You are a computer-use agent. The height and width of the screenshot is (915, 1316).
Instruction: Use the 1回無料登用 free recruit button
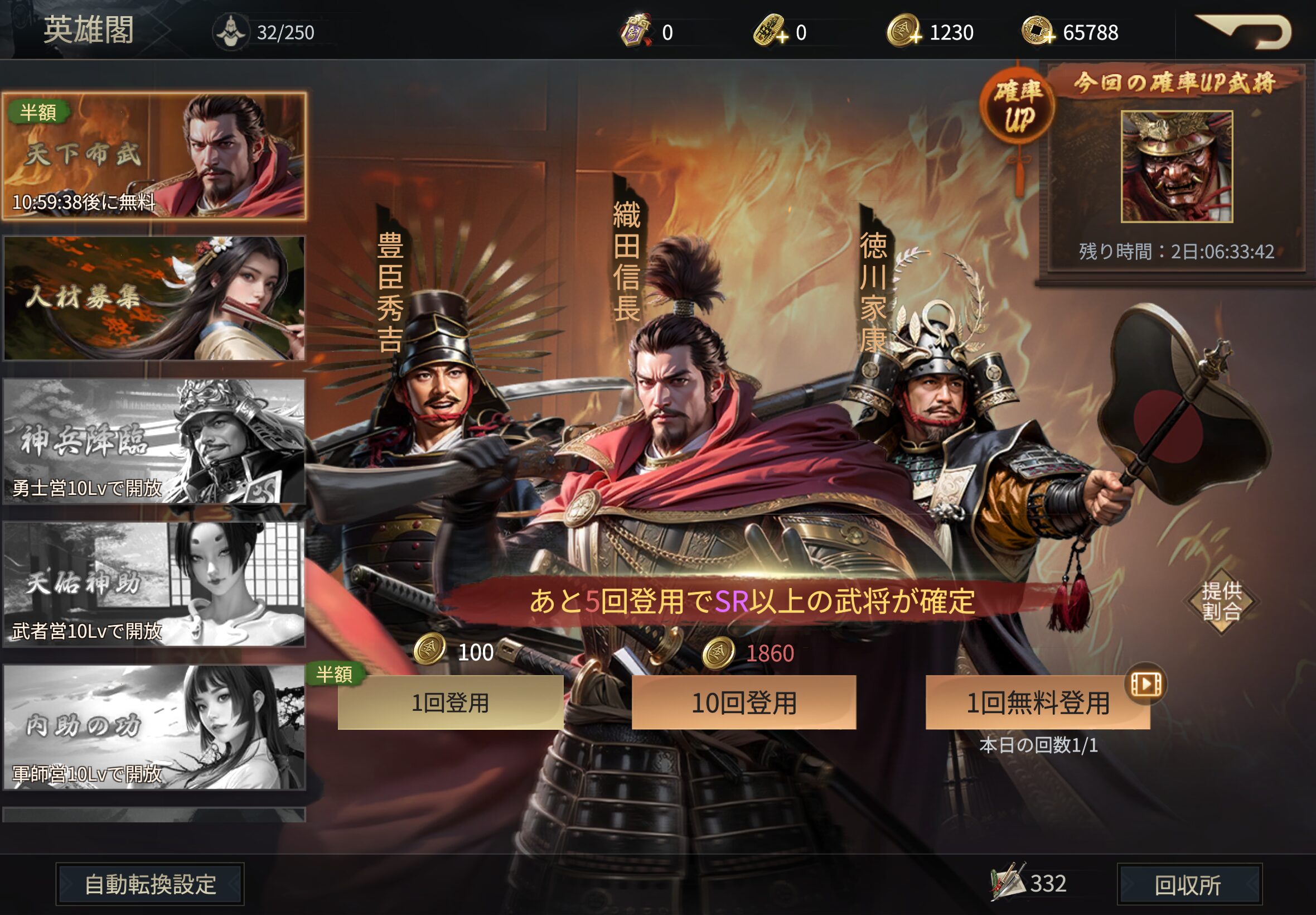pyautogui.click(x=1038, y=702)
